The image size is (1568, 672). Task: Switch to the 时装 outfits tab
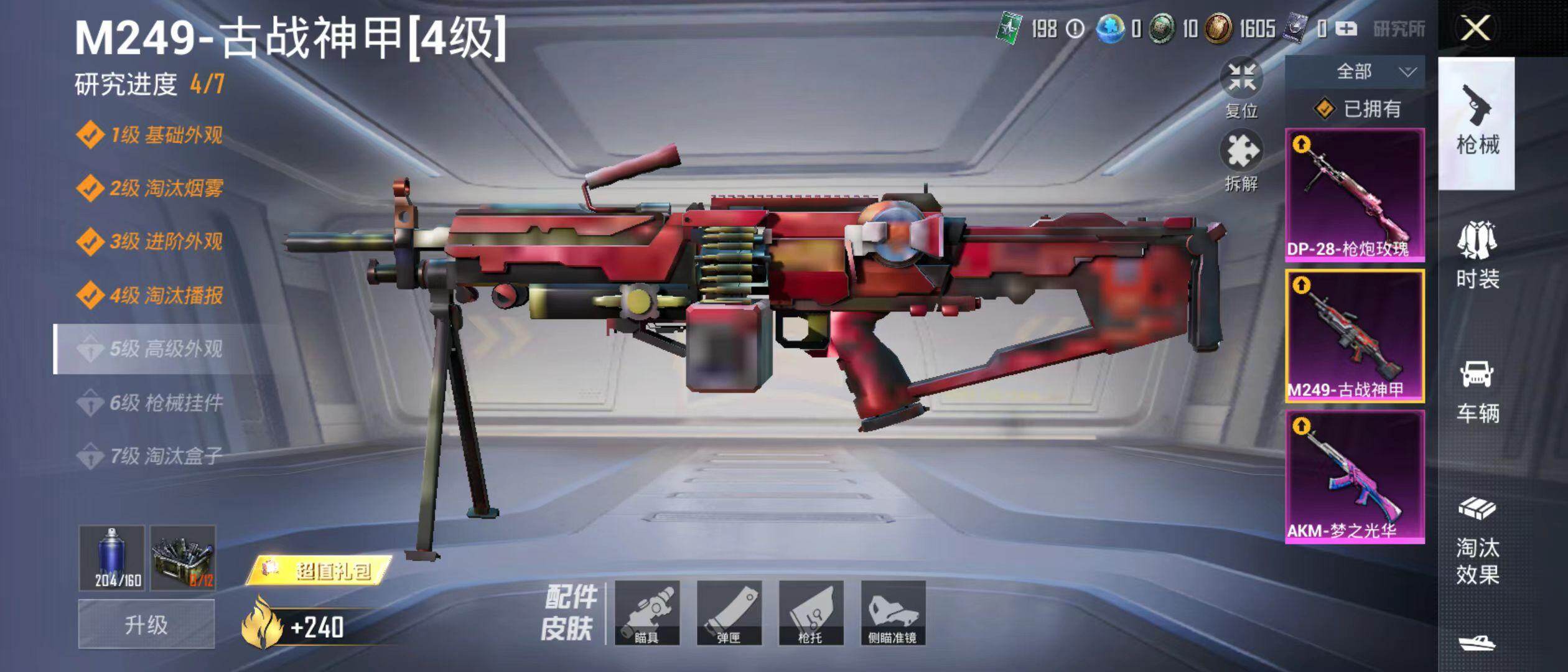coord(1477,256)
